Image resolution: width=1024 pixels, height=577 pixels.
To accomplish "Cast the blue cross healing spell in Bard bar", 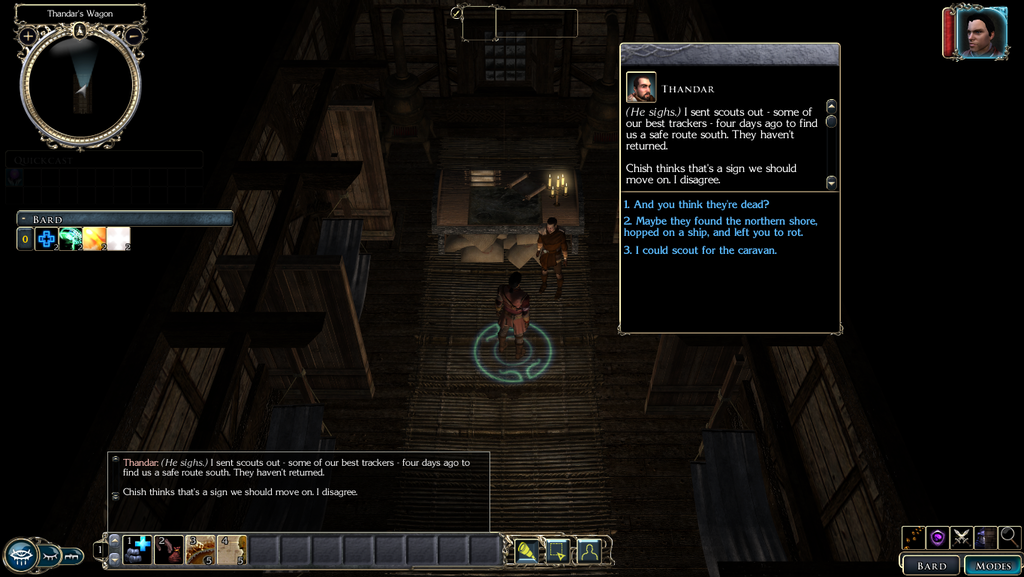I will point(46,239).
